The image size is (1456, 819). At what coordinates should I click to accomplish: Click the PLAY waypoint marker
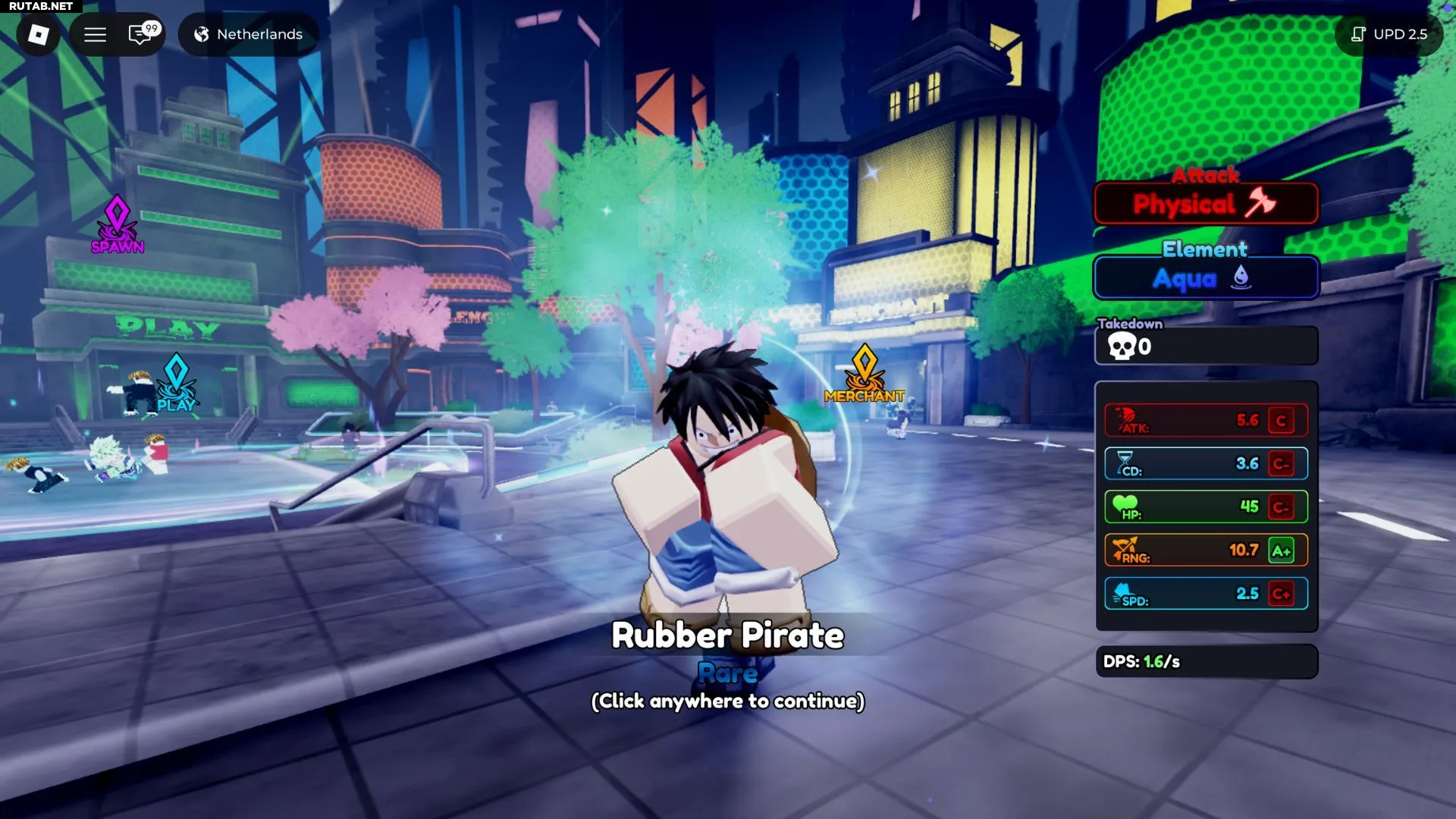click(176, 382)
